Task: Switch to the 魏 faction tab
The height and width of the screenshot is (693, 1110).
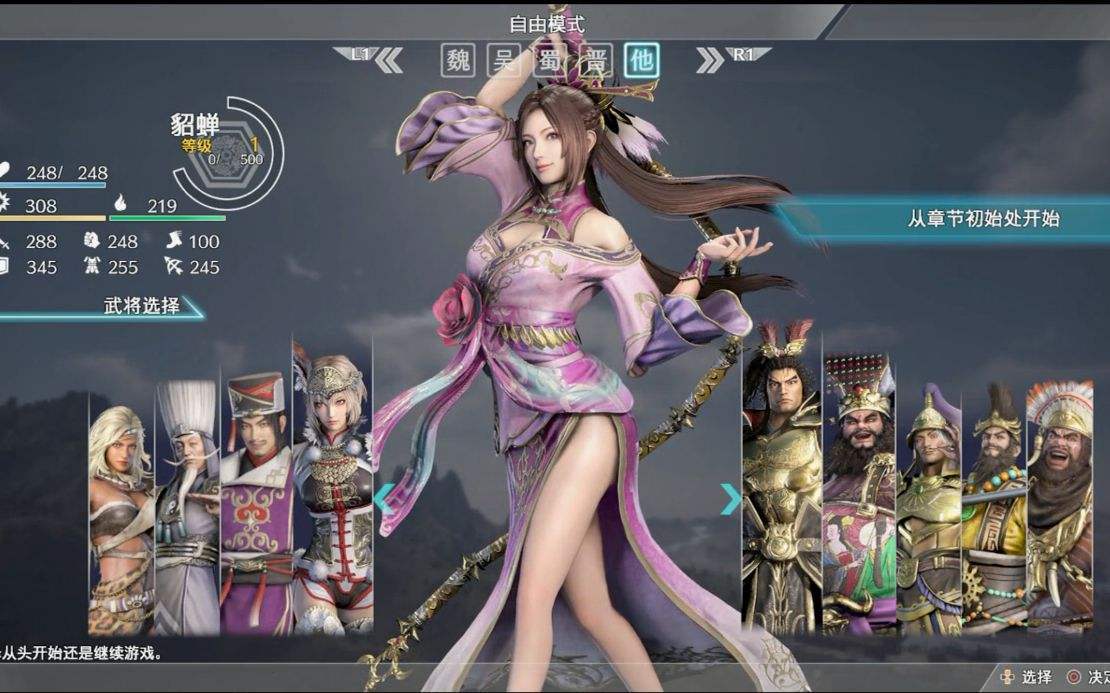Action: (x=457, y=61)
